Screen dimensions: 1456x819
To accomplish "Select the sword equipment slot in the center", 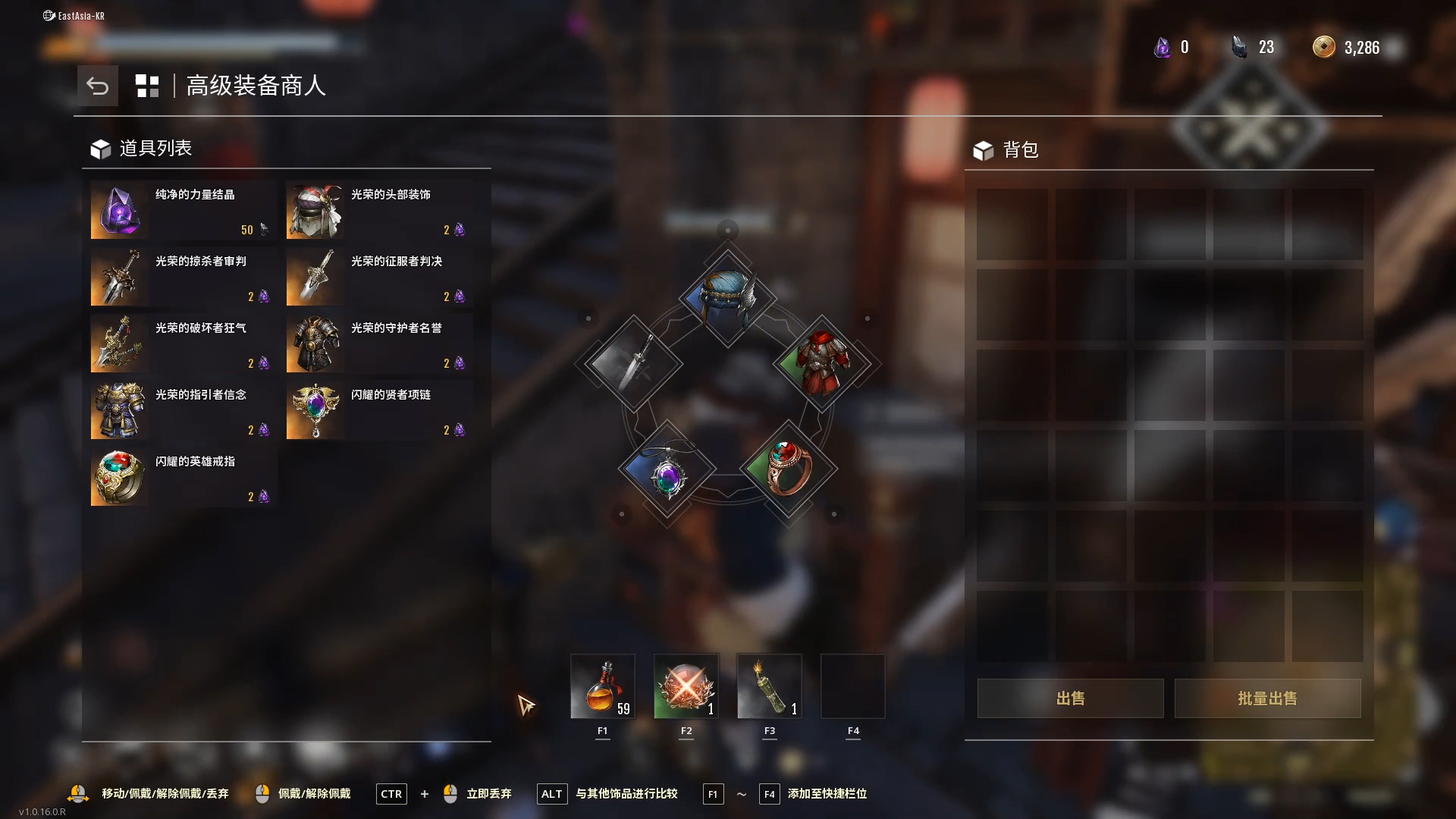I will (x=633, y=364).
